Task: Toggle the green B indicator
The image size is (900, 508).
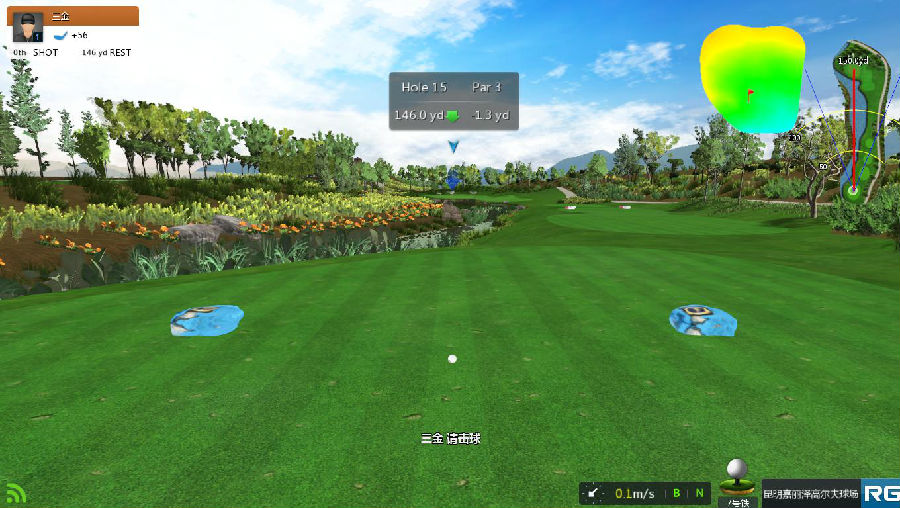Action: [676, 493]
